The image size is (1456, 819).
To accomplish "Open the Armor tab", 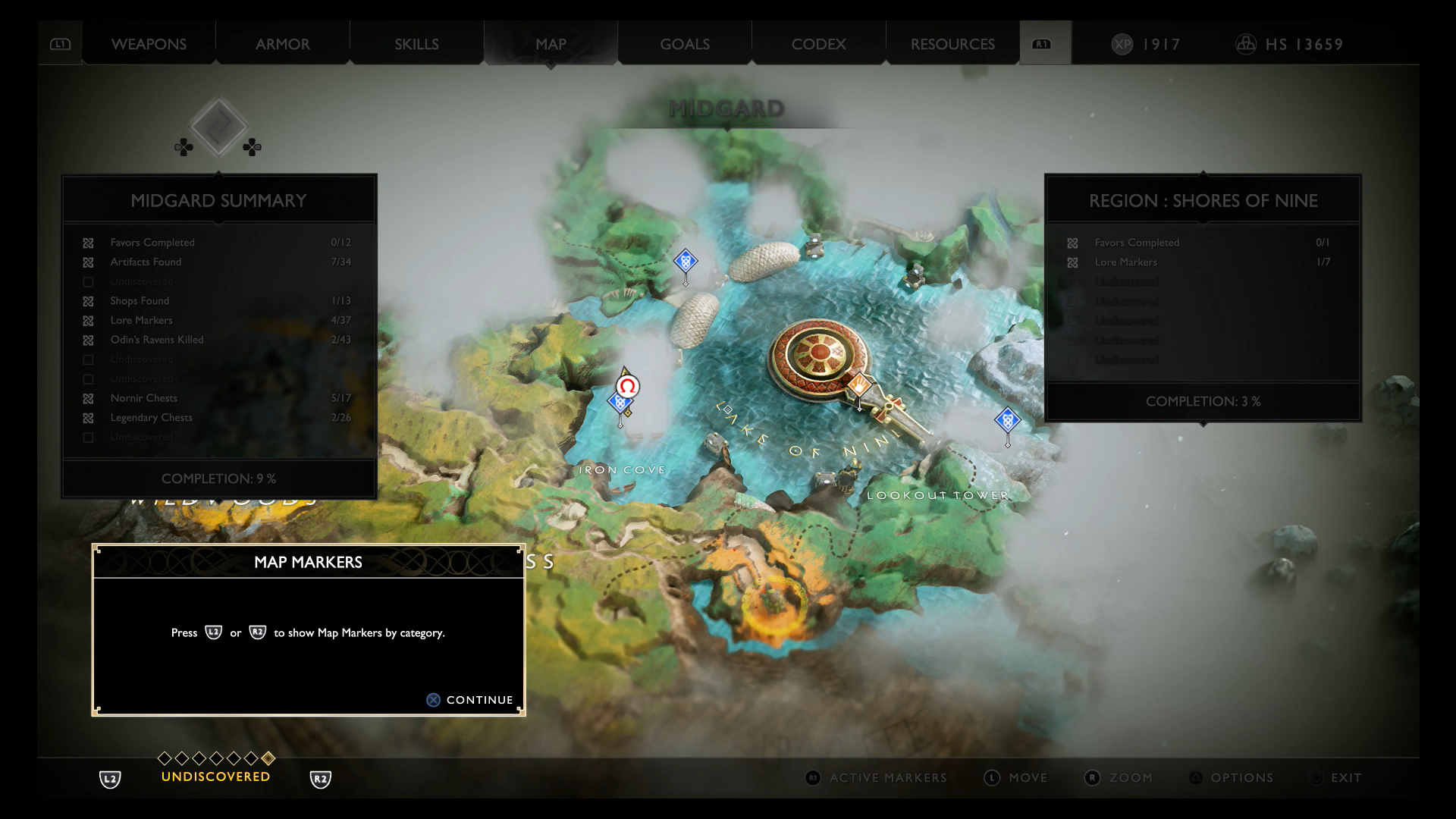I will pyautogui.click(x=282, y=44).
